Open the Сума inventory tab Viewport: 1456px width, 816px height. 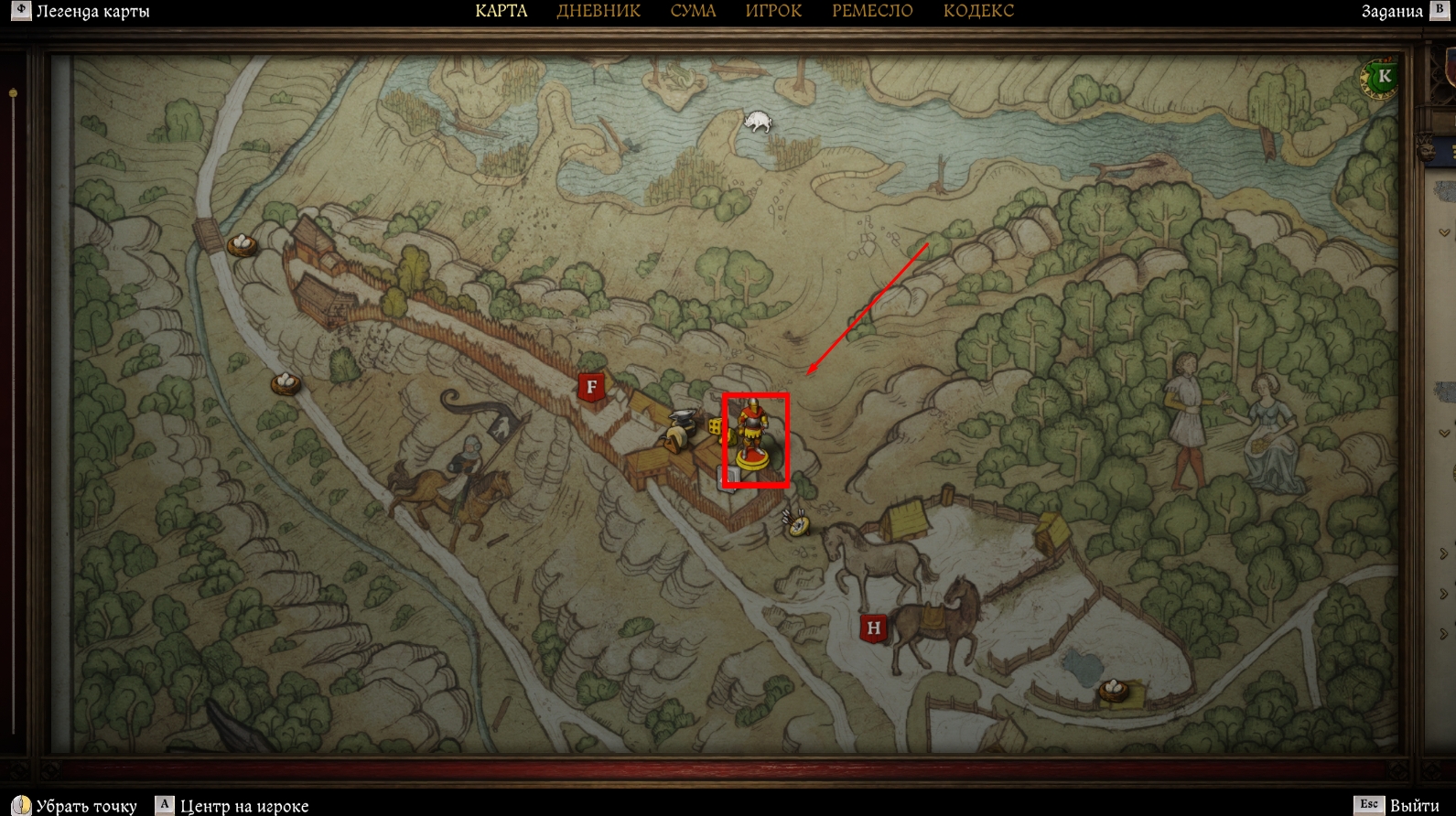coord(693,11)
